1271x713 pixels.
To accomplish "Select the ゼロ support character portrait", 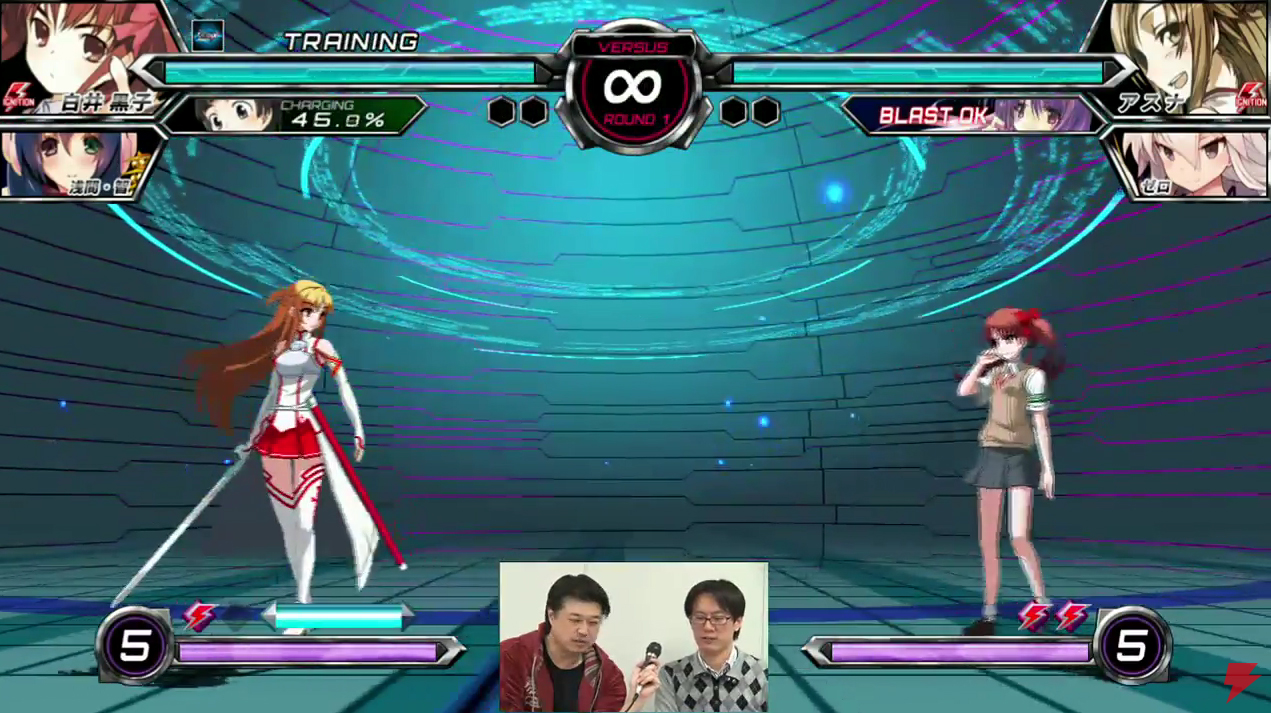I will click(1190, 162).
